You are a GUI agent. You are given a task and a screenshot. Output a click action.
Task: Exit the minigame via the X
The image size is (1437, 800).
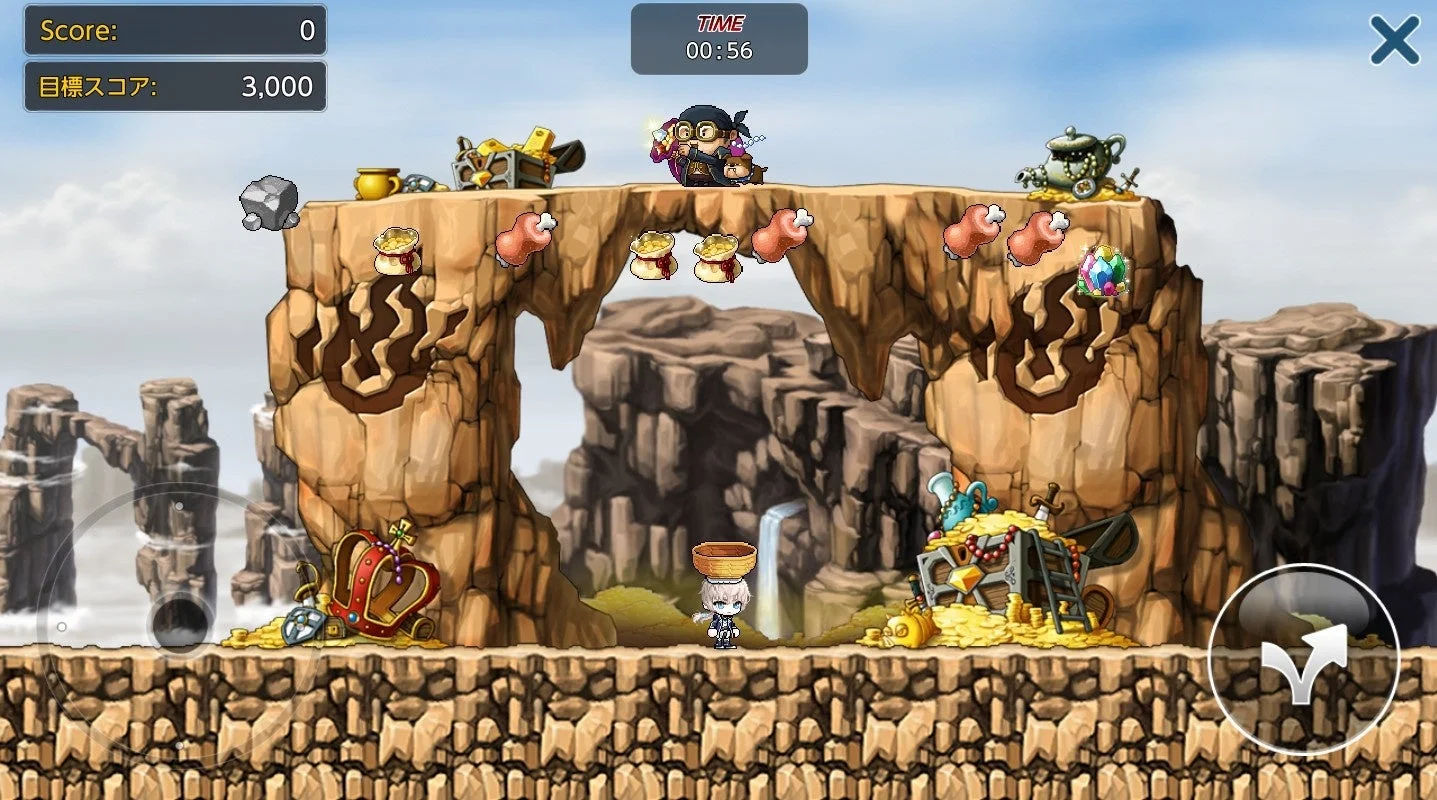[1393, 38]
